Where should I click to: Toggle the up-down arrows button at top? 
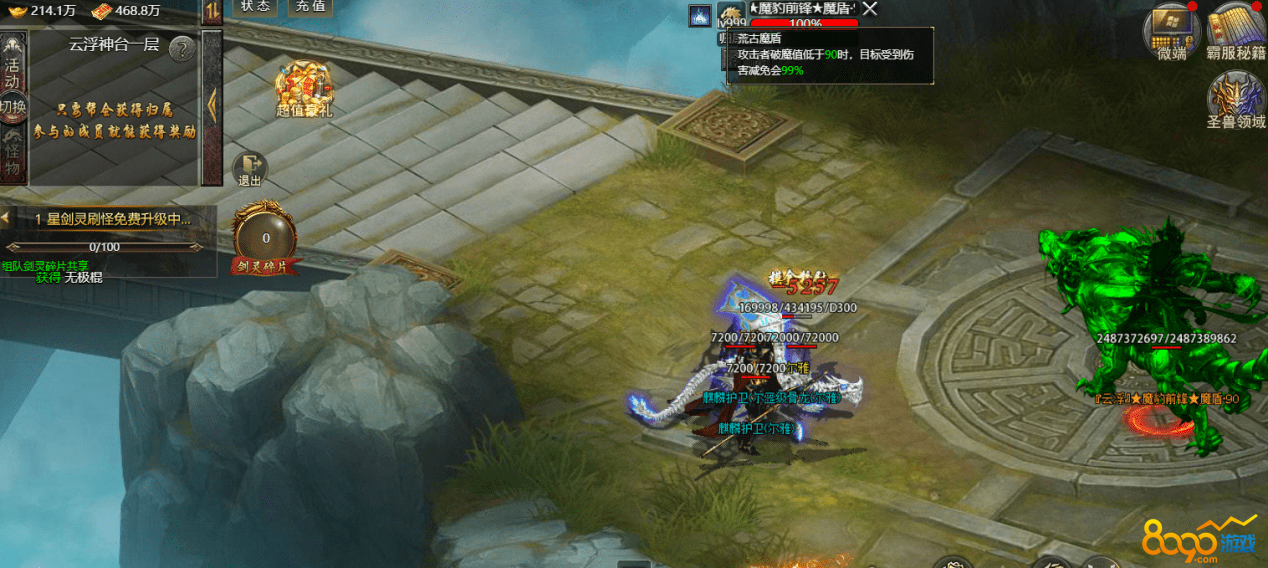pyautogui.click(x=212, y=11)
